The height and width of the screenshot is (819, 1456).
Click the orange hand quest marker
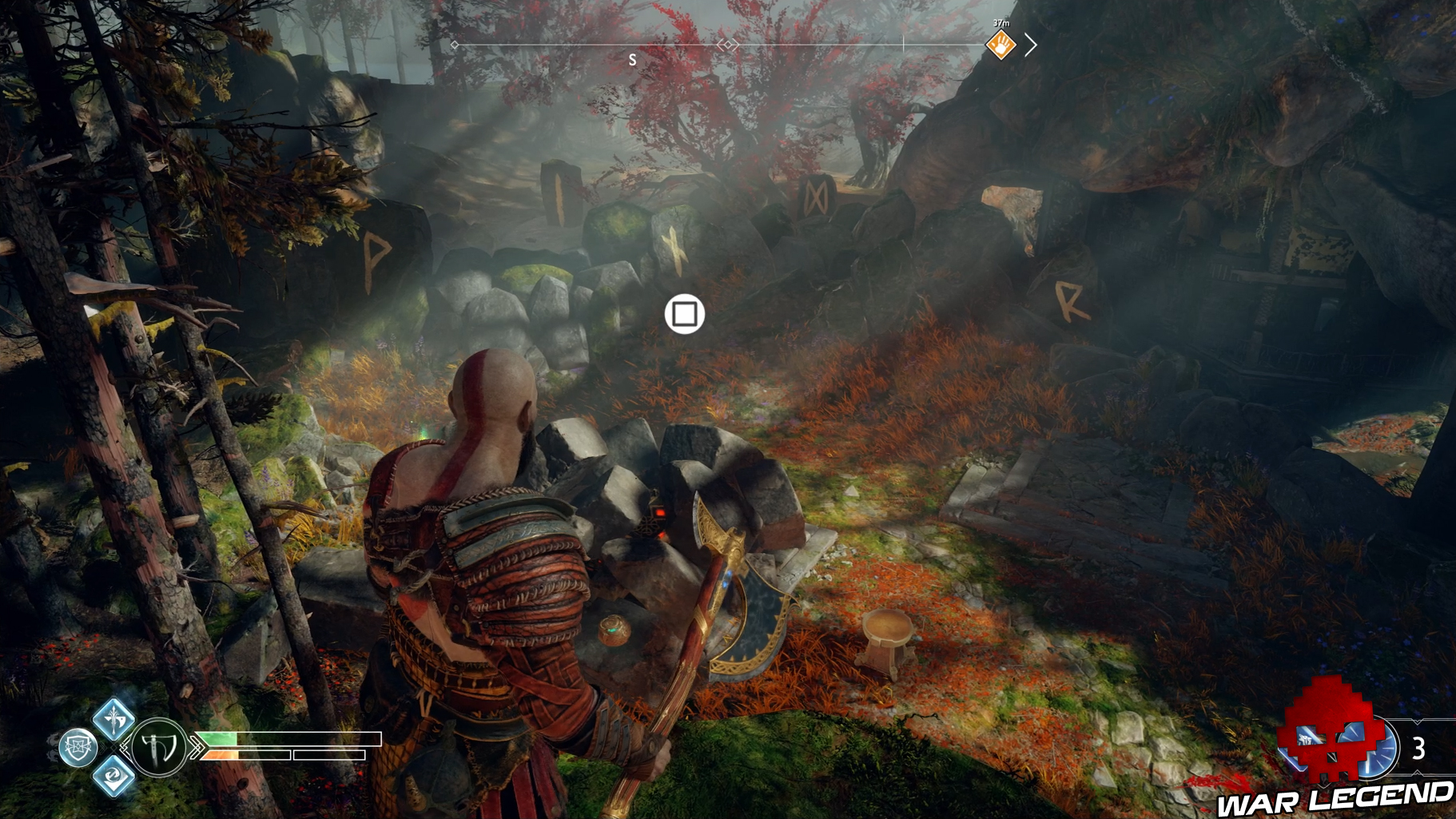(x=1001, y=46)
